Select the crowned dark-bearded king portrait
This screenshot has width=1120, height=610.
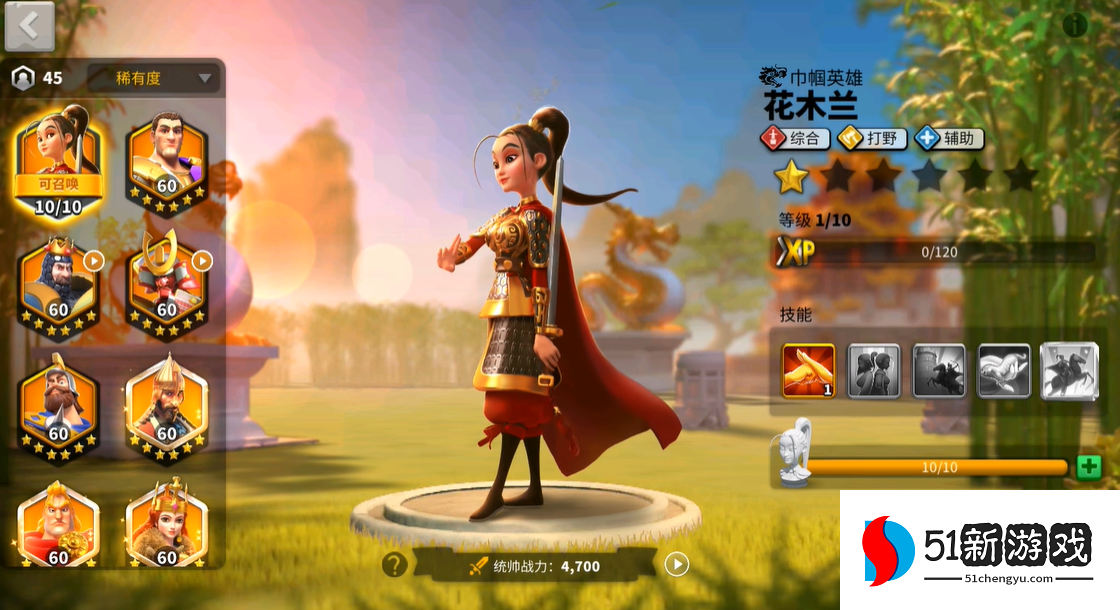coord(58,282)
